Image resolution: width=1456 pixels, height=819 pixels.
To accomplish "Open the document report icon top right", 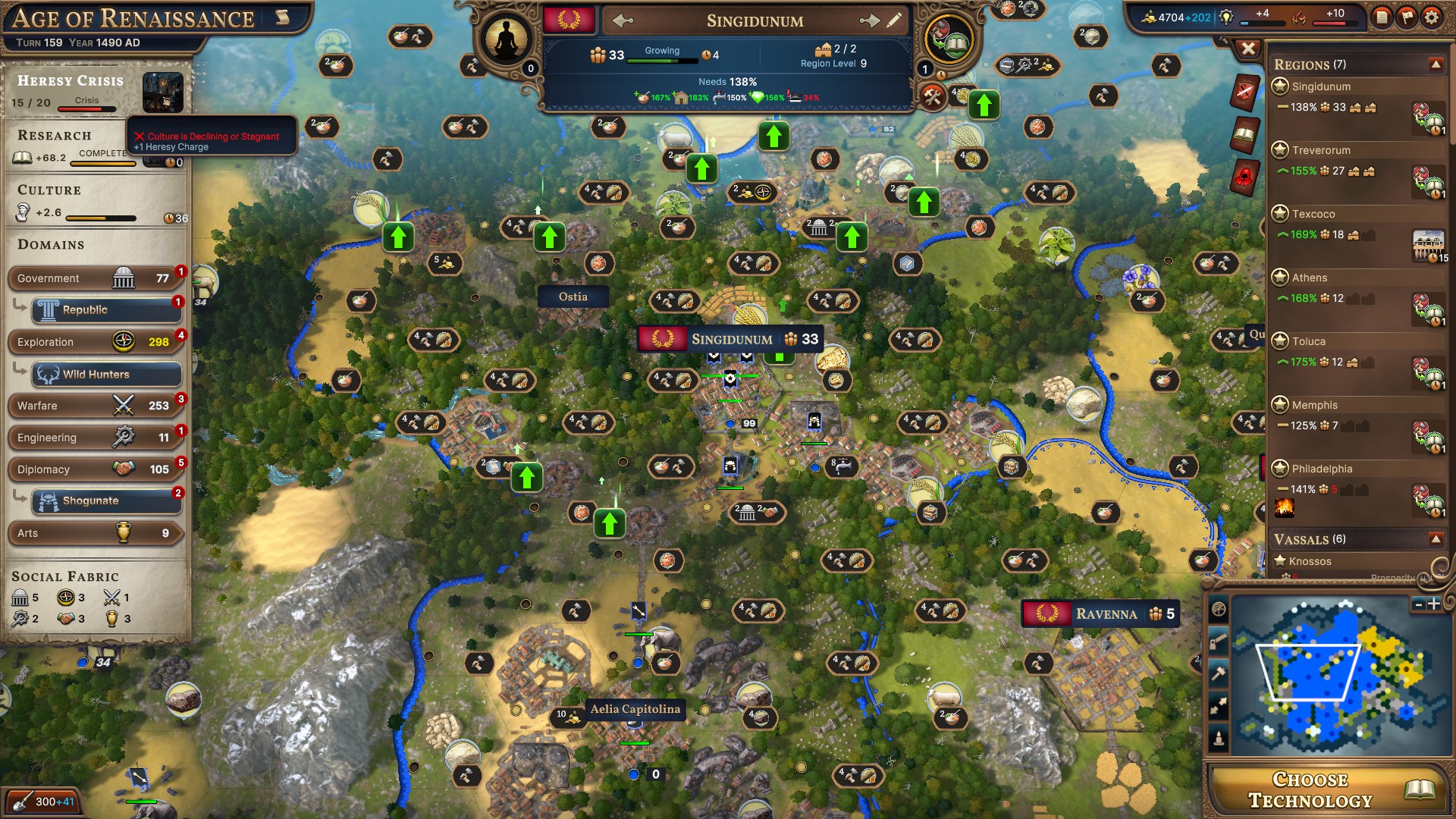I will click(1383, 16).
